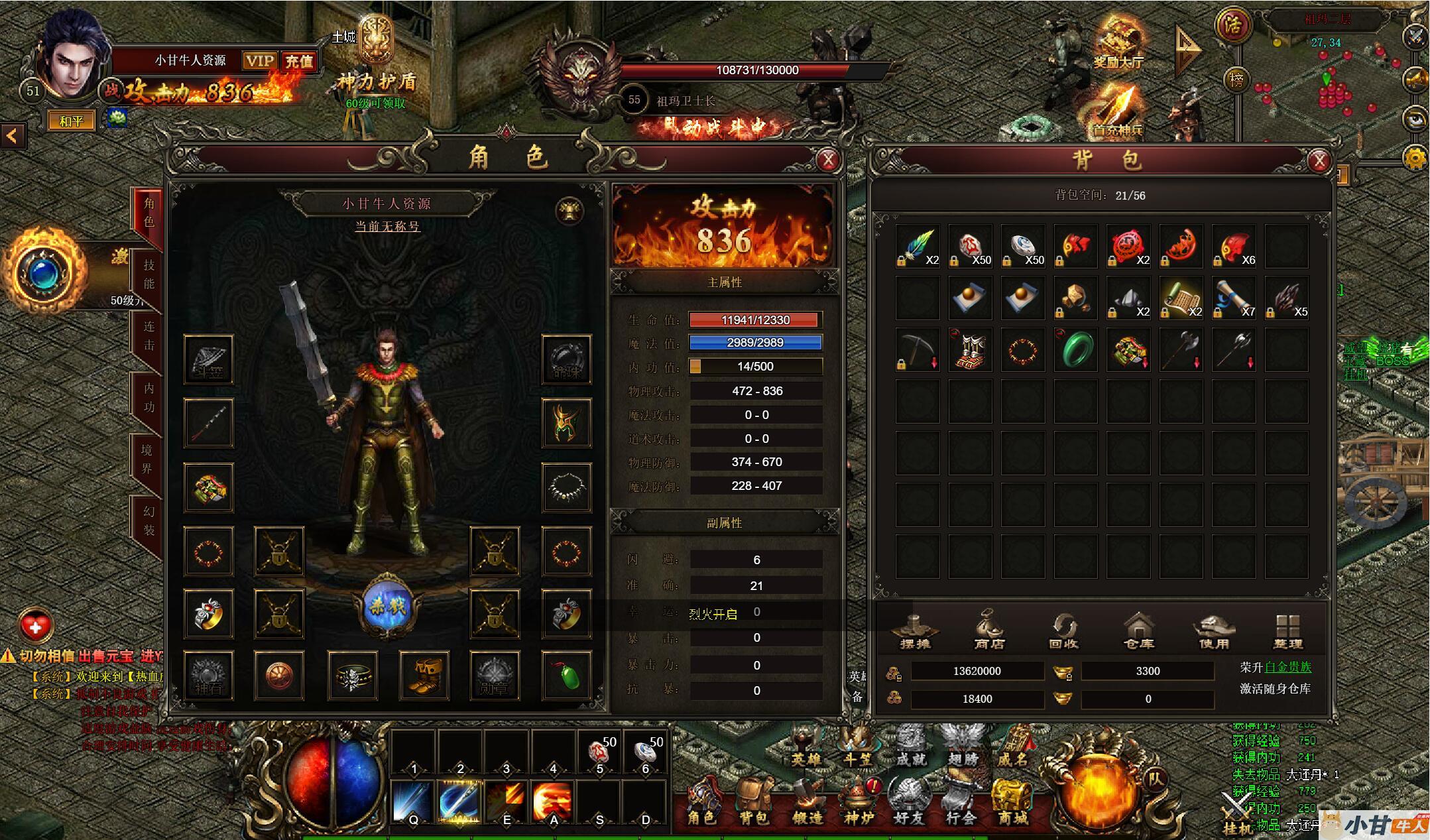Open the 奖励大厅 reward hall
The width and height of the screenshot is (1430, 840).
point(1118,44)
